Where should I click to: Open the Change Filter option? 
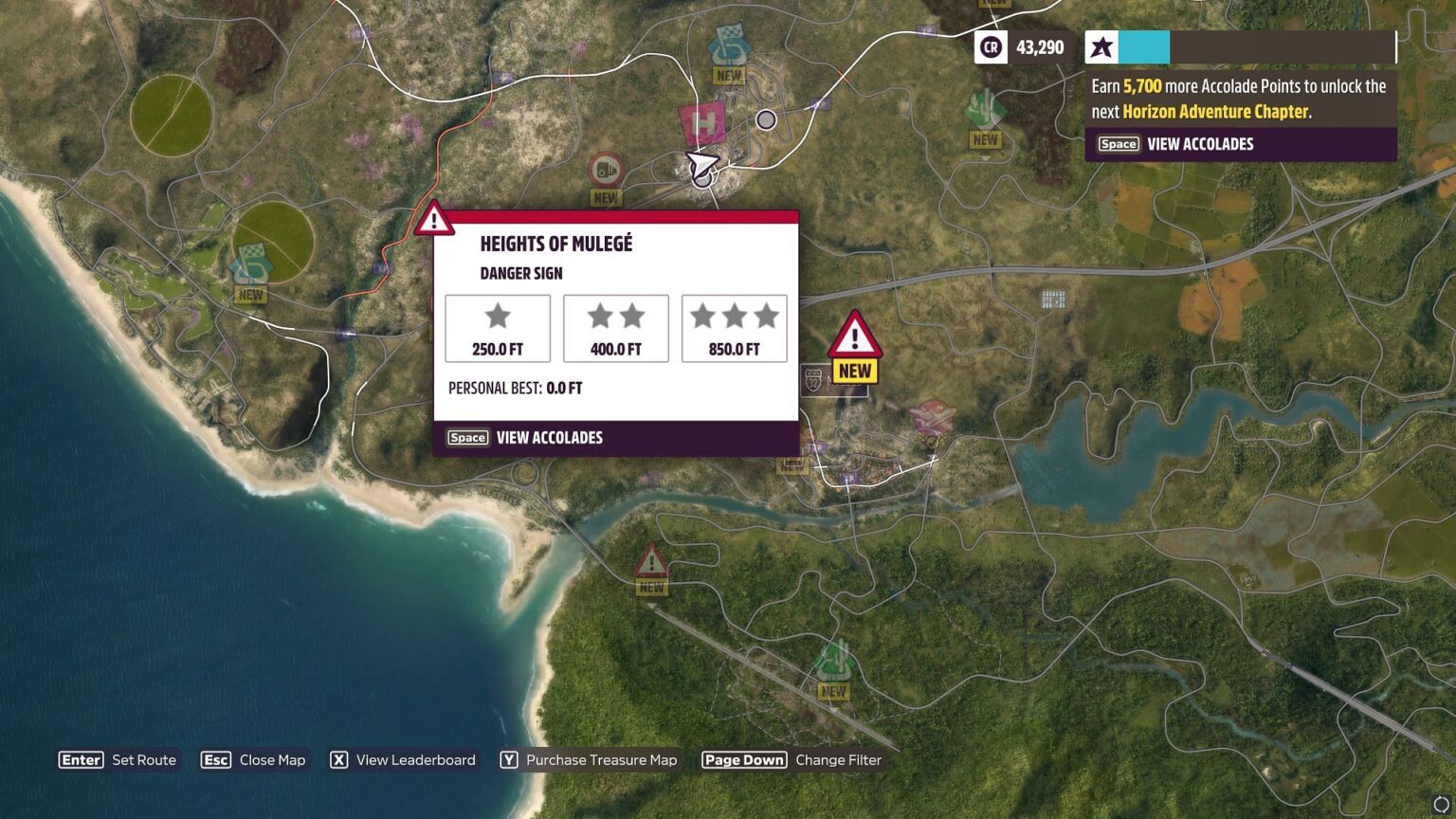838,760
